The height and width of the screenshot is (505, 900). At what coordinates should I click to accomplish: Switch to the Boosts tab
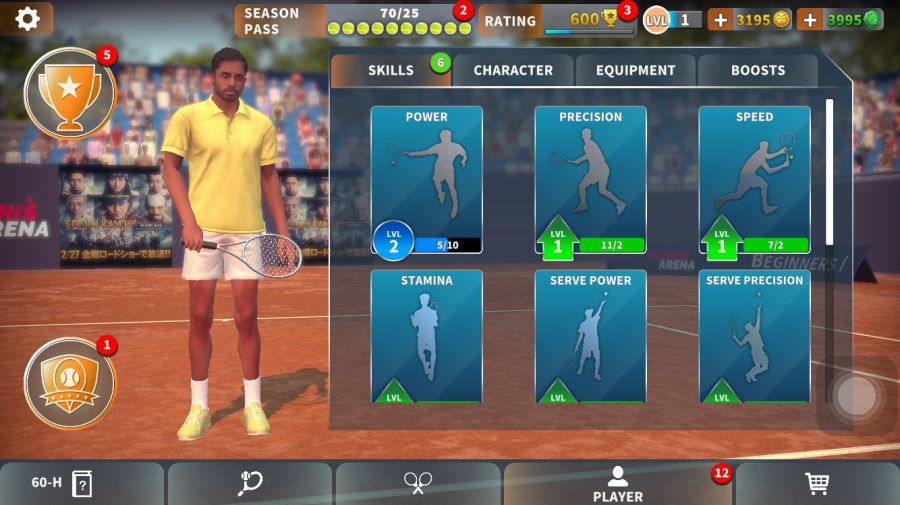coord(757,70)
